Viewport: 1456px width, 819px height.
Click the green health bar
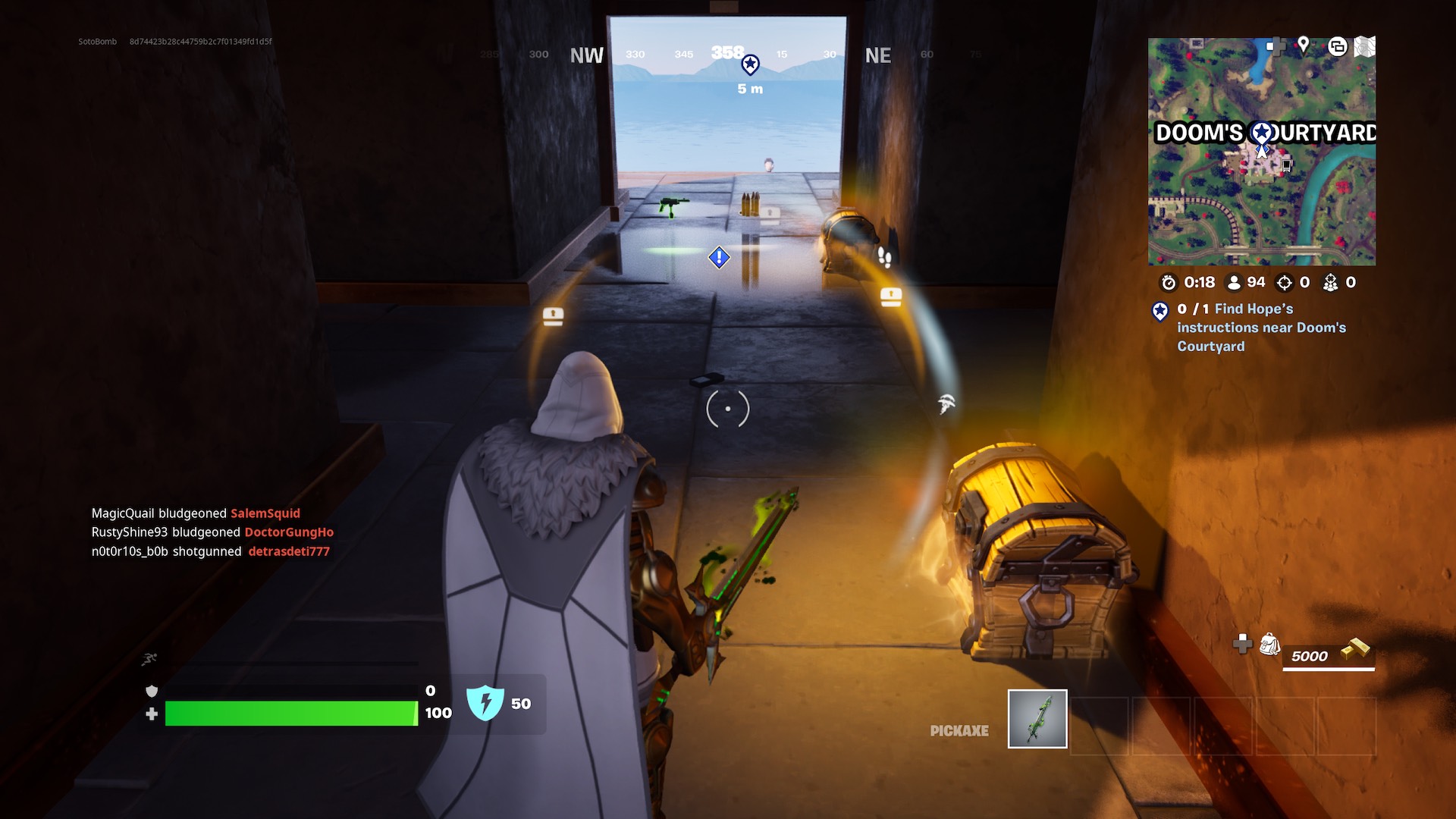[x=292, y=713]
